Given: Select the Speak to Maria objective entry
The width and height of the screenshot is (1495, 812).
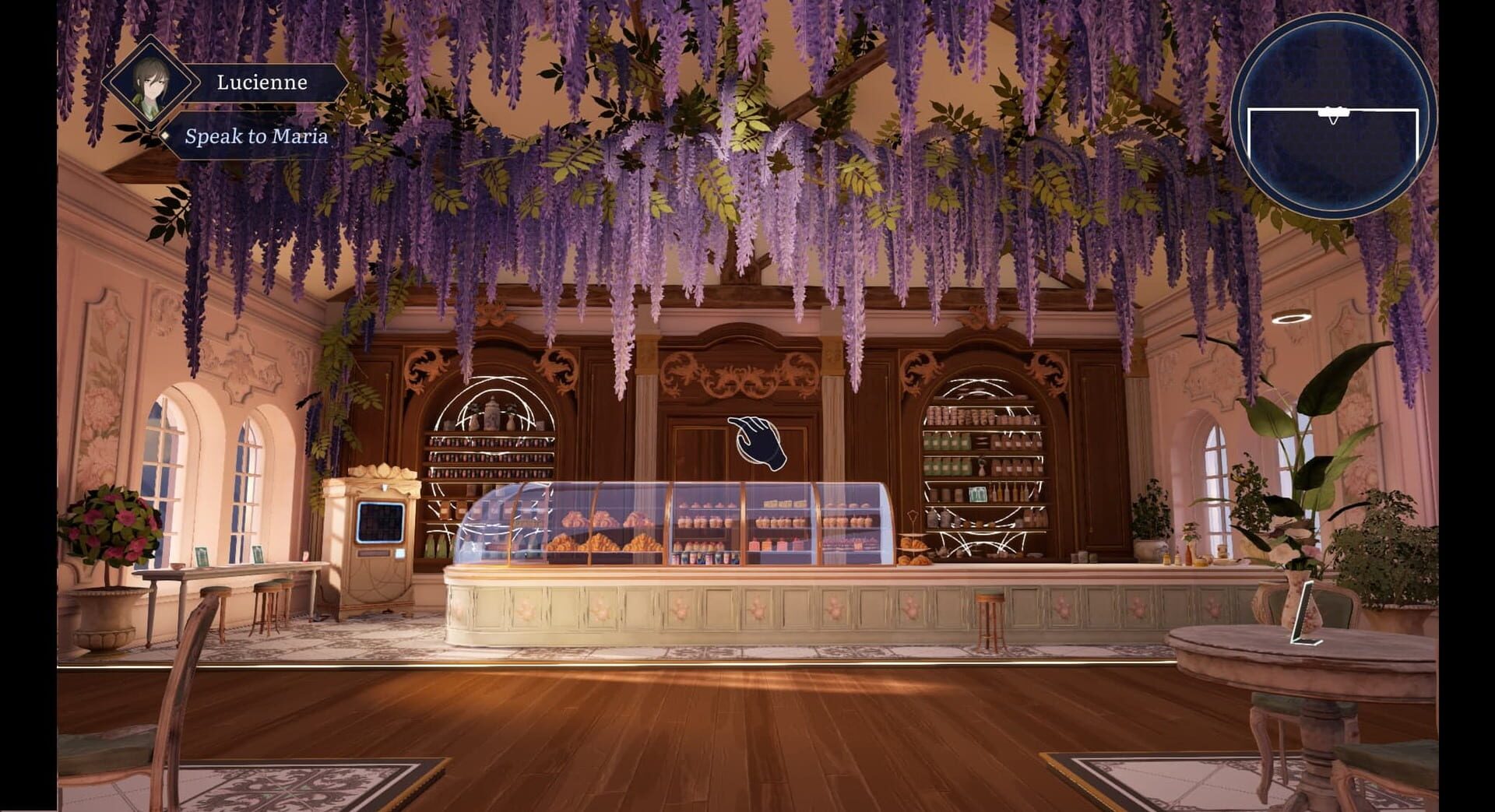Looking at the screenshot, I should click(x=257, y=137).
